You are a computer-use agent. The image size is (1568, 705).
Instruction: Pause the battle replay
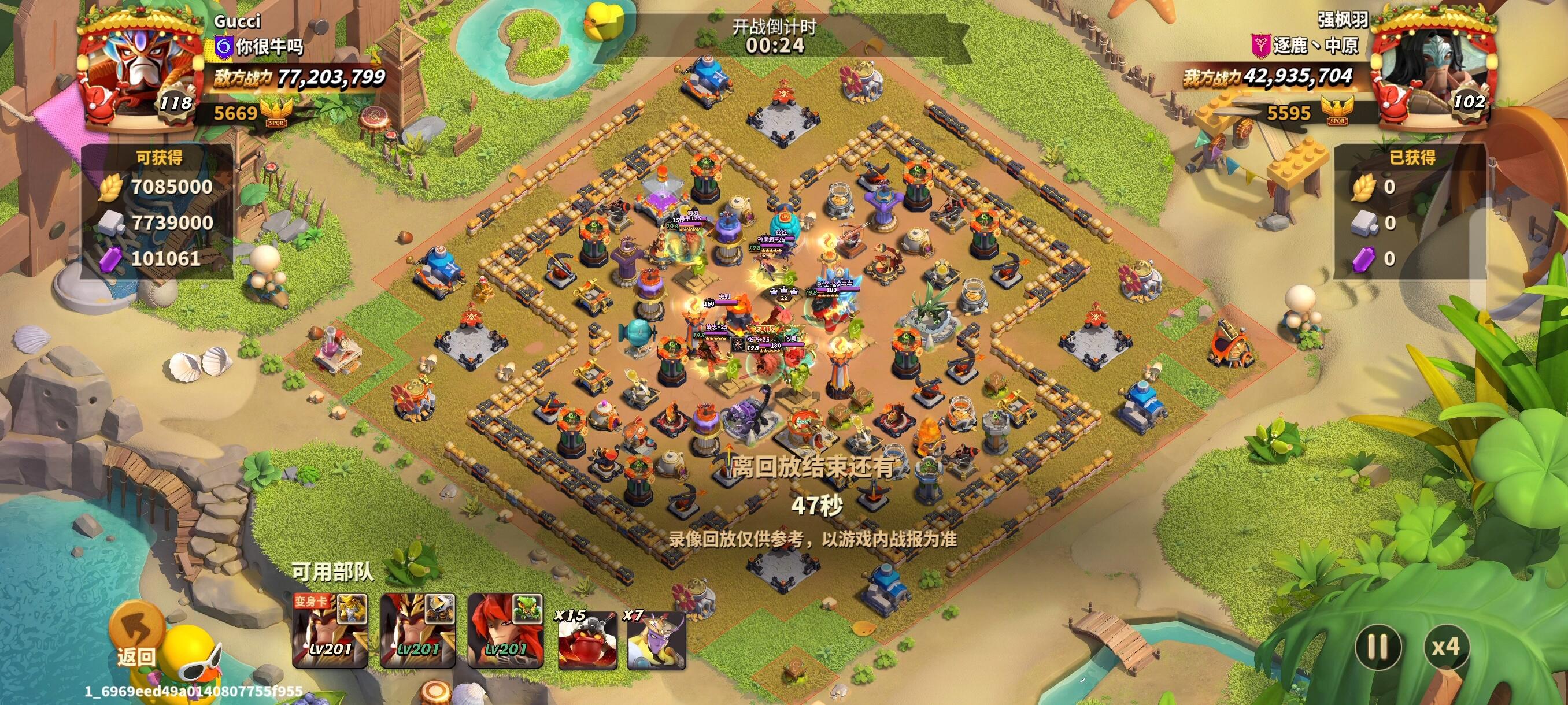1378,646
